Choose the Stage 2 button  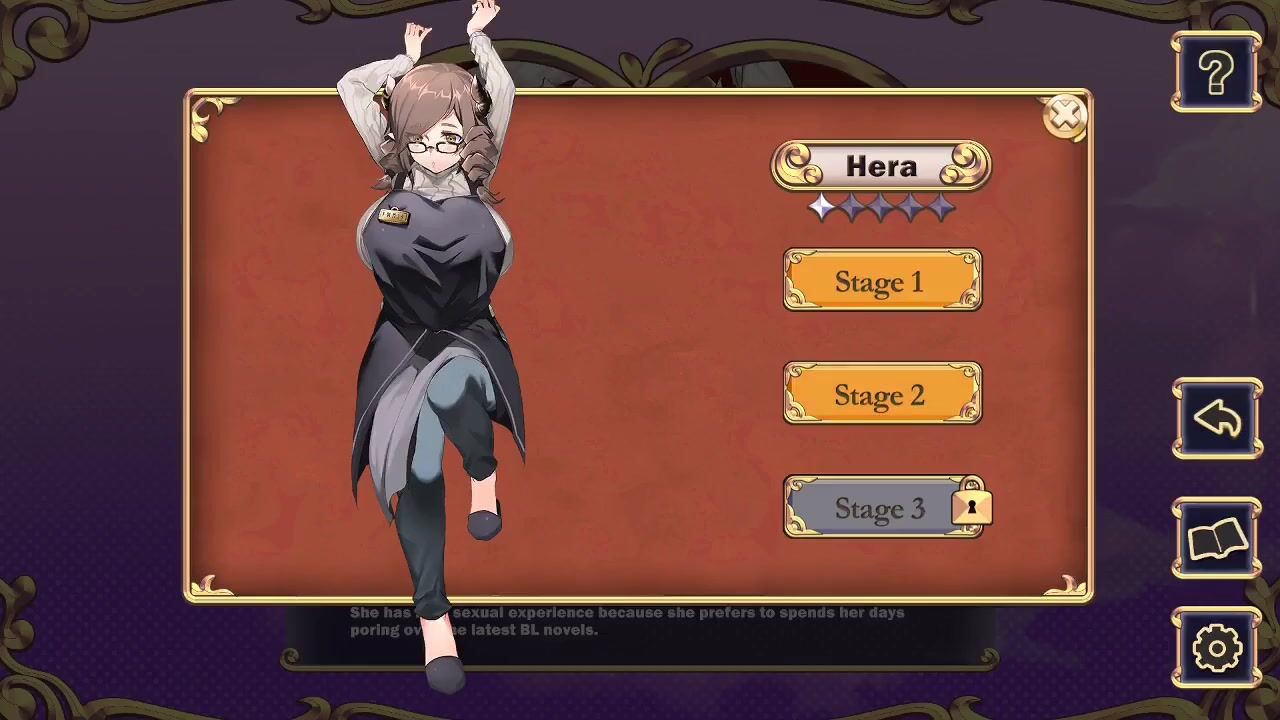[882, 394]
